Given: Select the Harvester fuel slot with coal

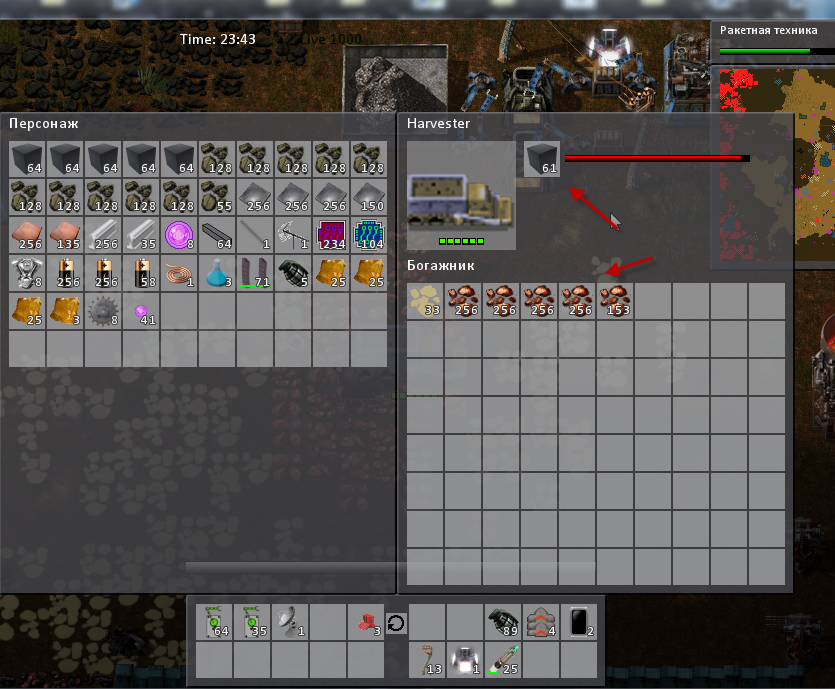Looking at the screenshot, I should pyautogui.click(x=543, y=158).
